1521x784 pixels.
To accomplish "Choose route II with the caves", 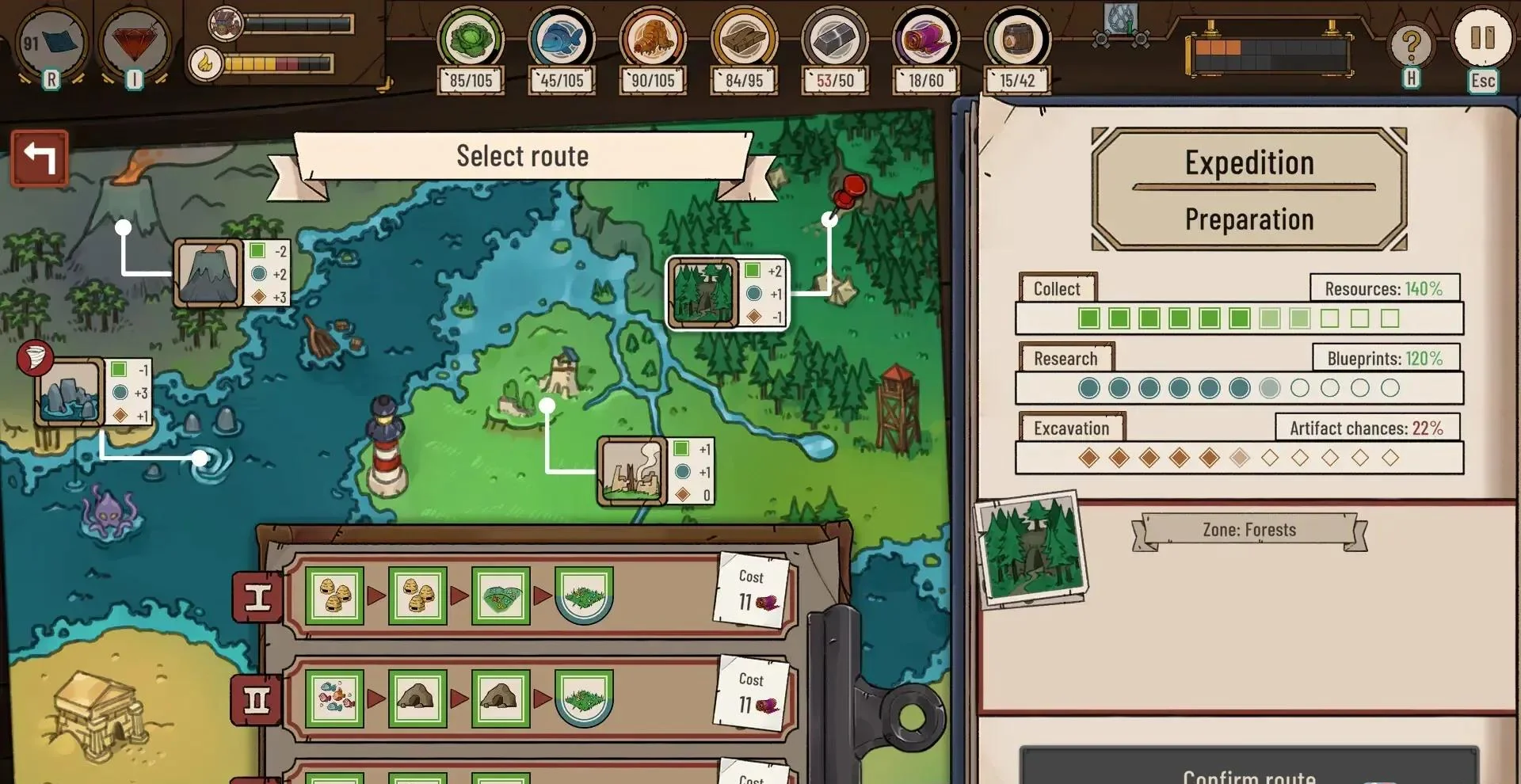I will pos(257,700).
